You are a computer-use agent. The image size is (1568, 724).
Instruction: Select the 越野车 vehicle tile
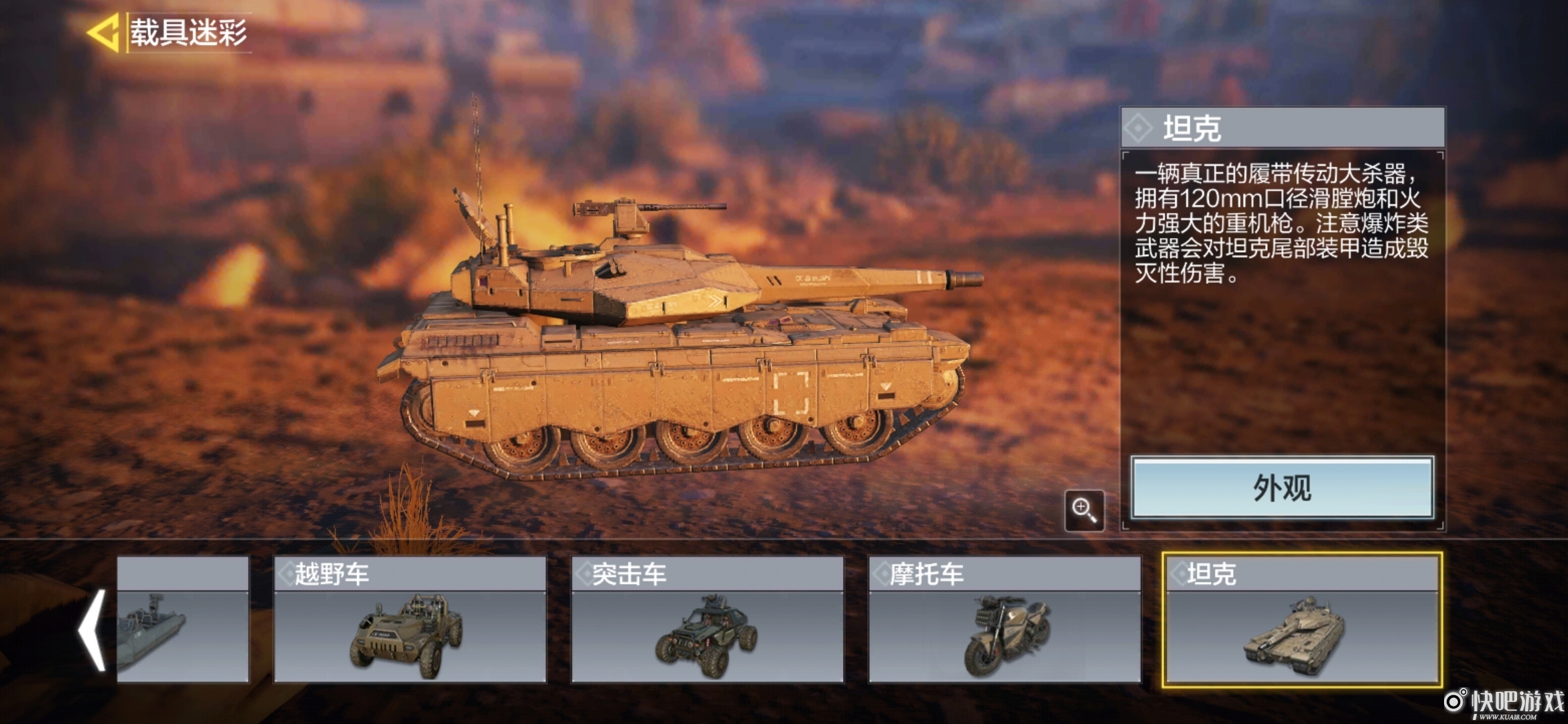tap(410, 619)
